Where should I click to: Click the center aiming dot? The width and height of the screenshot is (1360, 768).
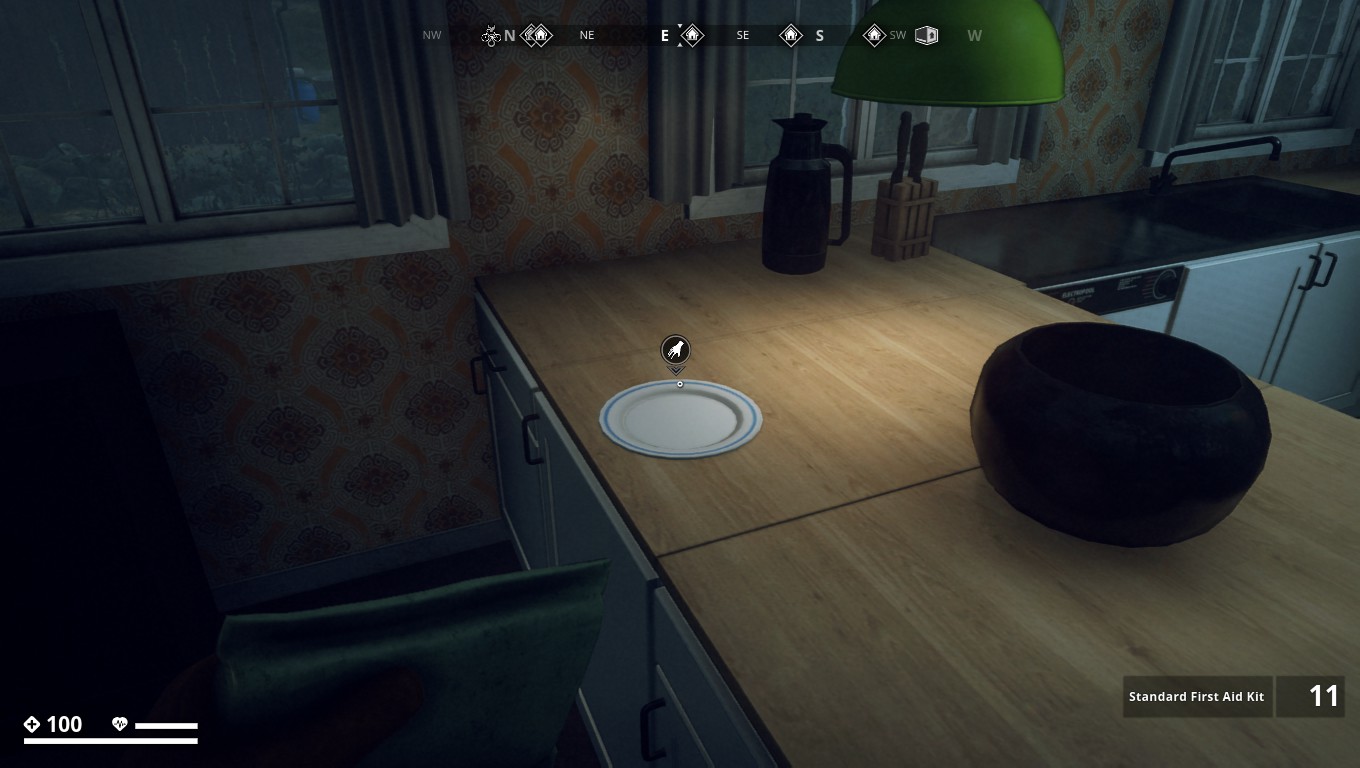tap(678, 383)
